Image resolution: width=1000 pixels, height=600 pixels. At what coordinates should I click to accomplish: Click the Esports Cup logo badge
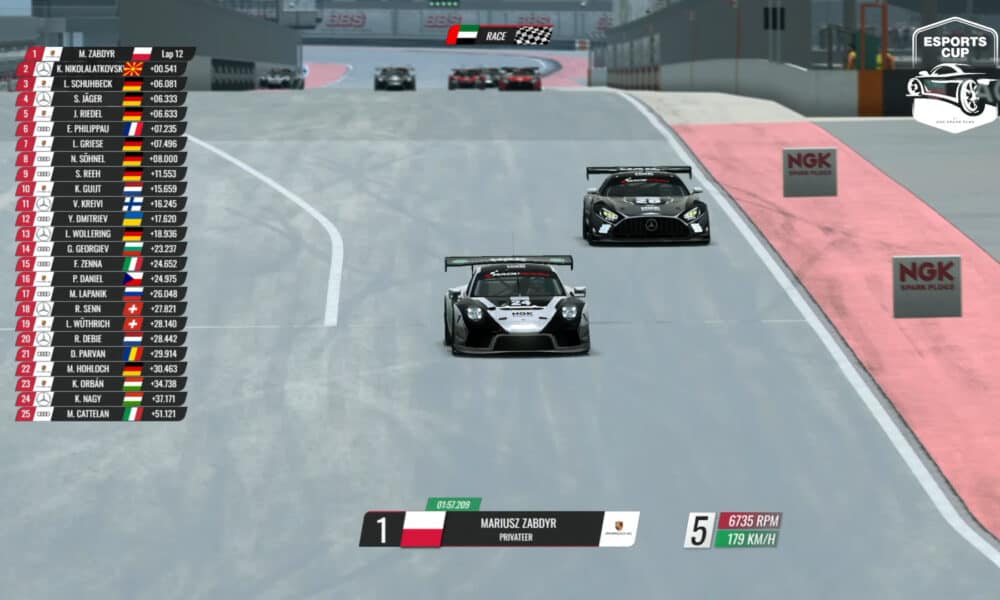pyautogui.click(x=953, y=75)
